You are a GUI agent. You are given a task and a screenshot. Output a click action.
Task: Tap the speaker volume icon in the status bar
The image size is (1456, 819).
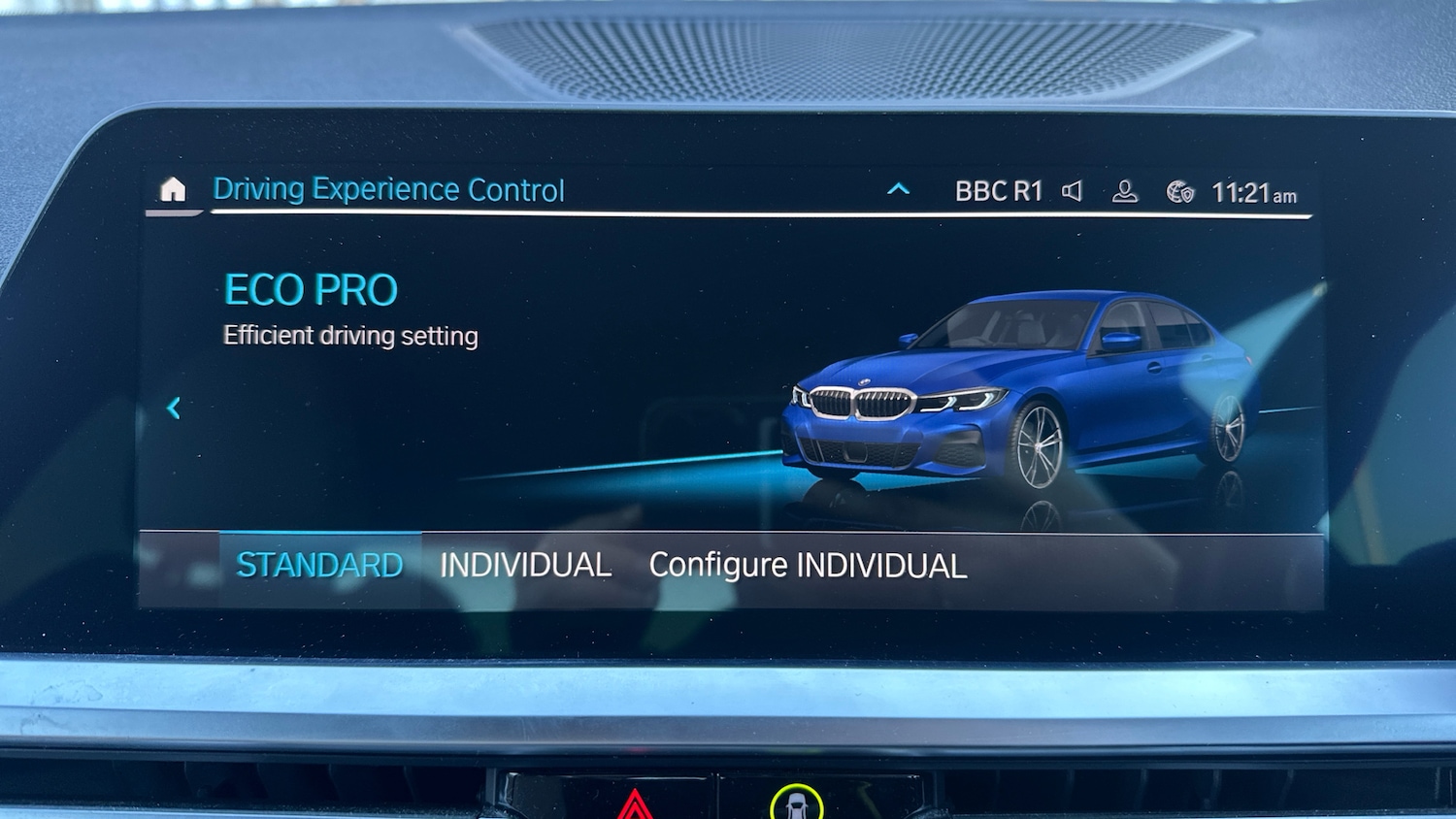tap(1072, 190)
